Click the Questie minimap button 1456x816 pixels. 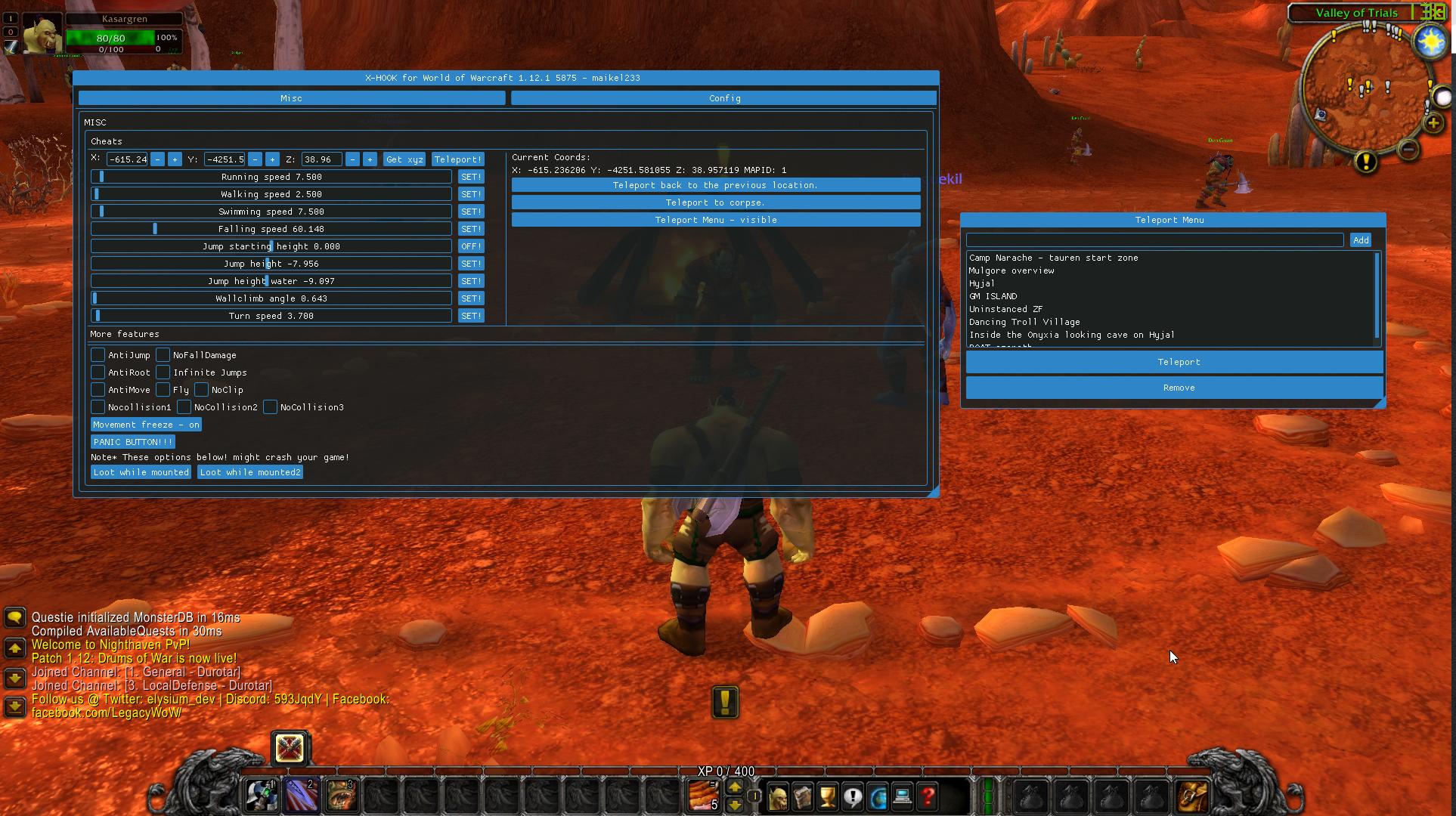point(1365,160)
